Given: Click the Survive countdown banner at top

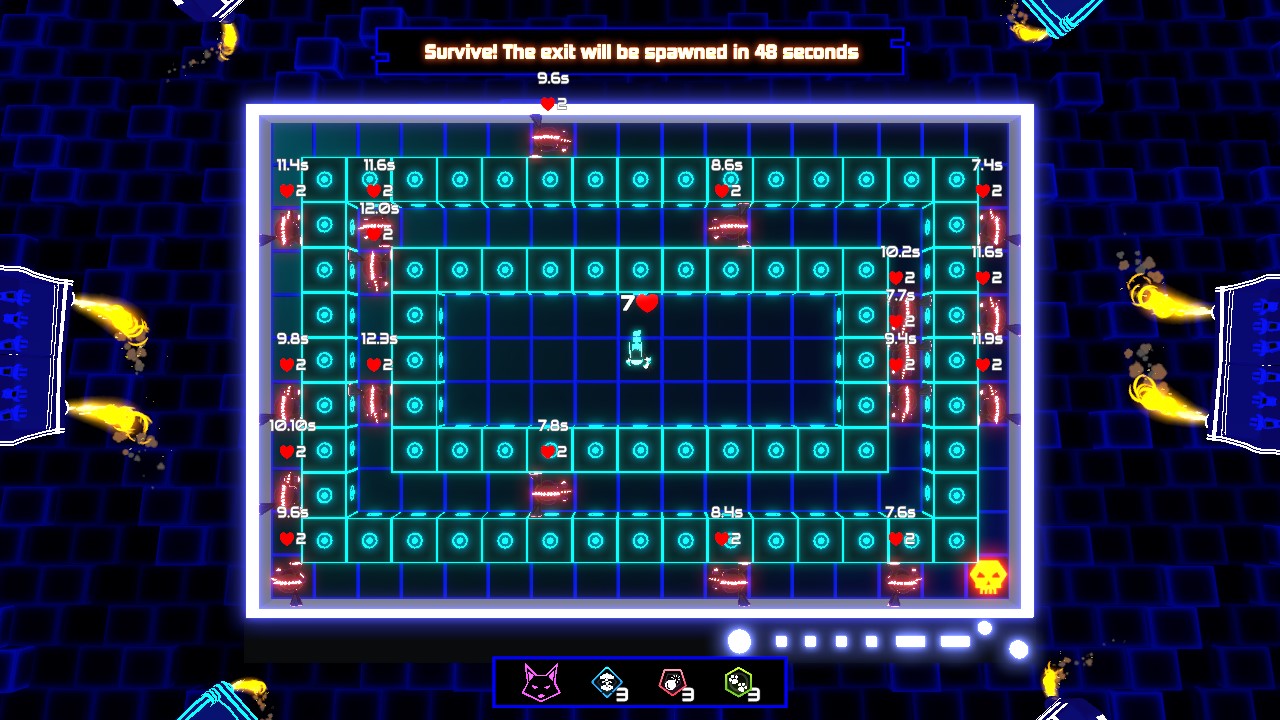Looking at the screenshot, I should [640, 51].
